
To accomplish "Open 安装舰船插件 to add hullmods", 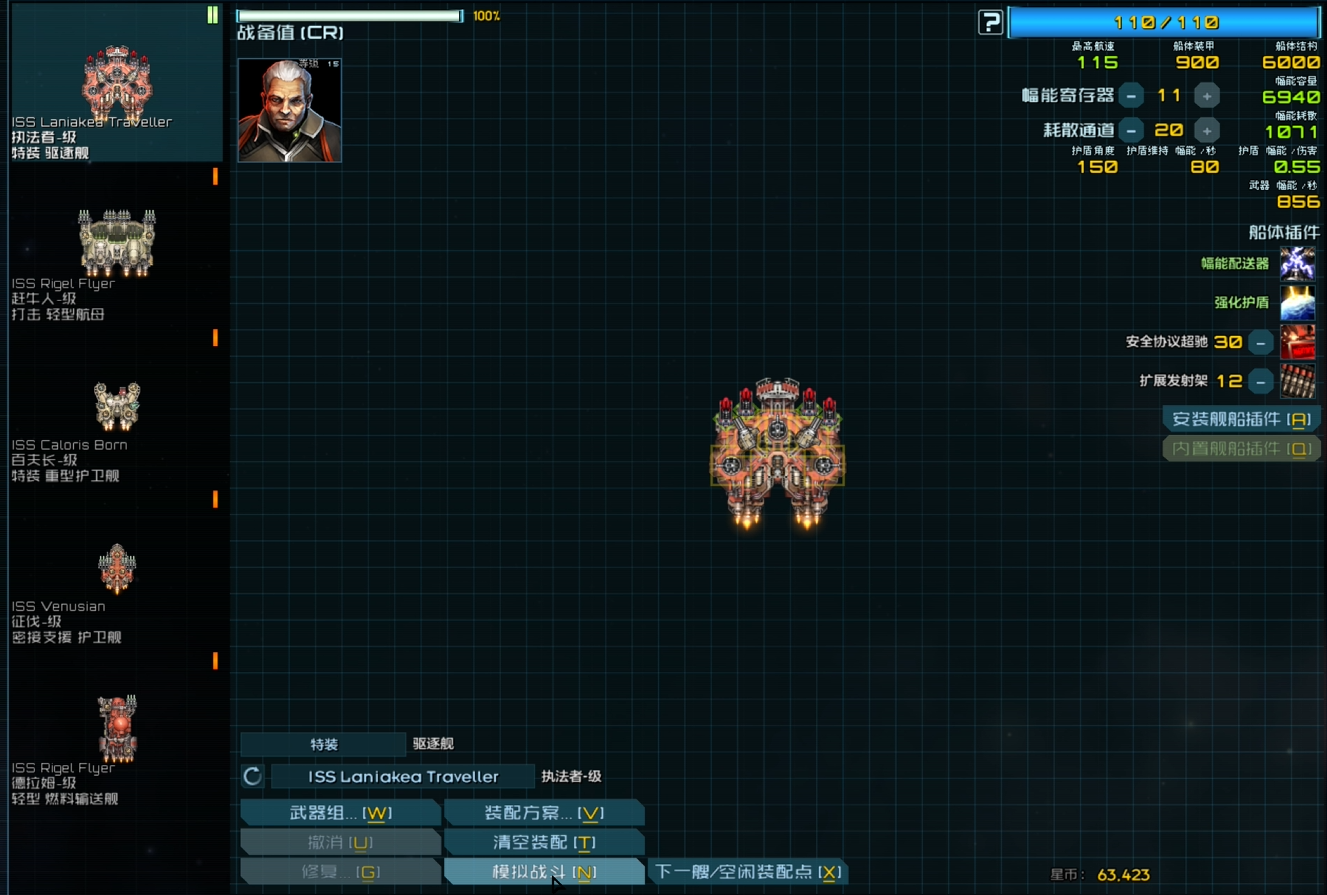I will [x=1241, y=420].
